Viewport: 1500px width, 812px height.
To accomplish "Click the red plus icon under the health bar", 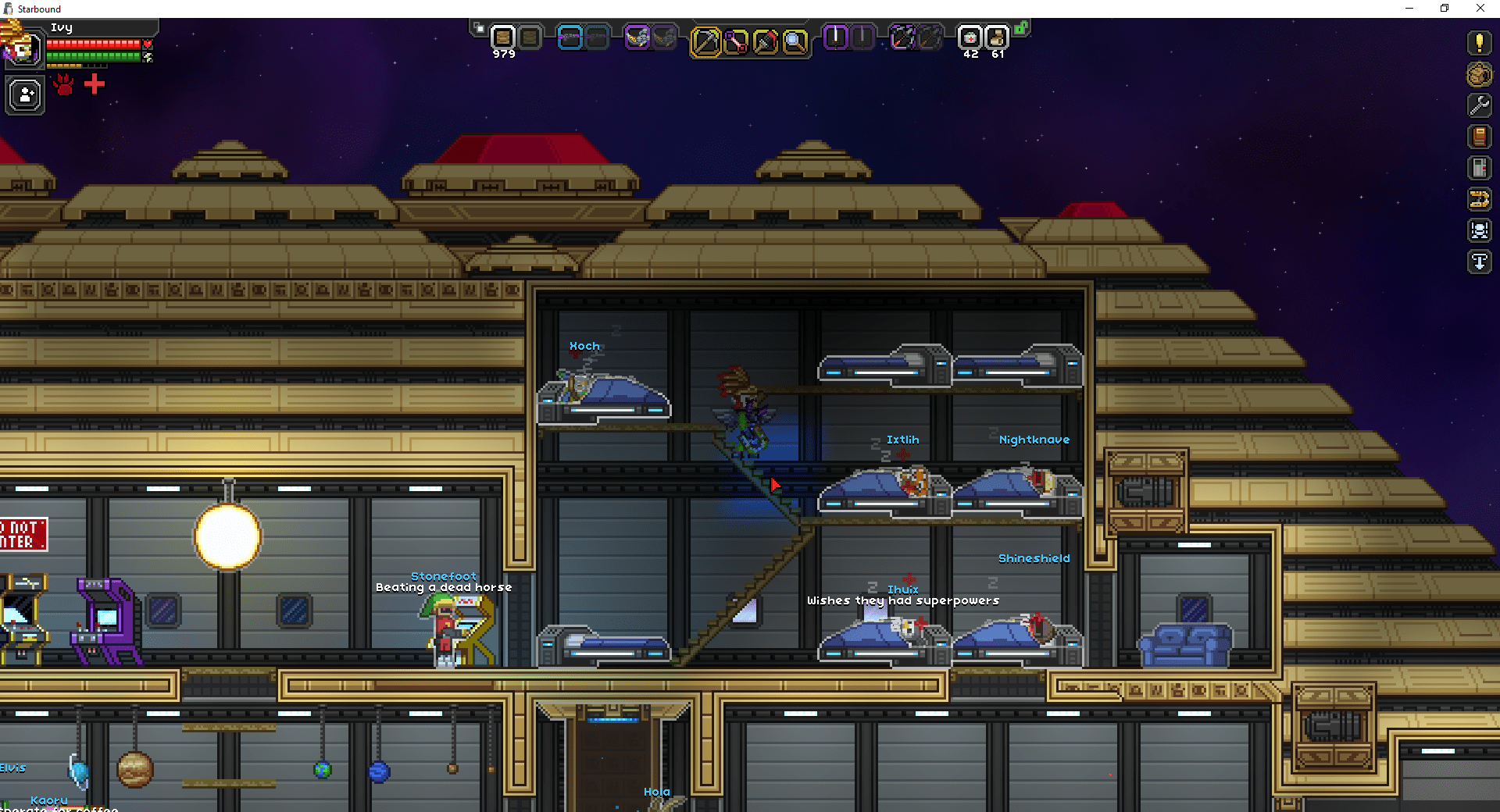I will tap(94, 84).
